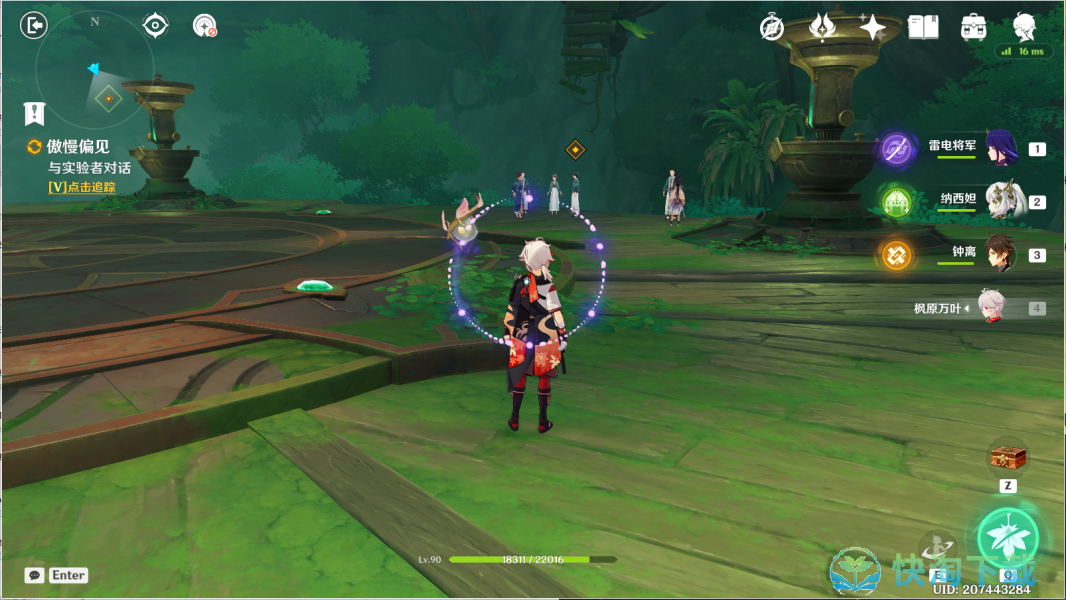Open the quest banner exclamation icon
Screen dimensions: 1066x600
[35, 112]
